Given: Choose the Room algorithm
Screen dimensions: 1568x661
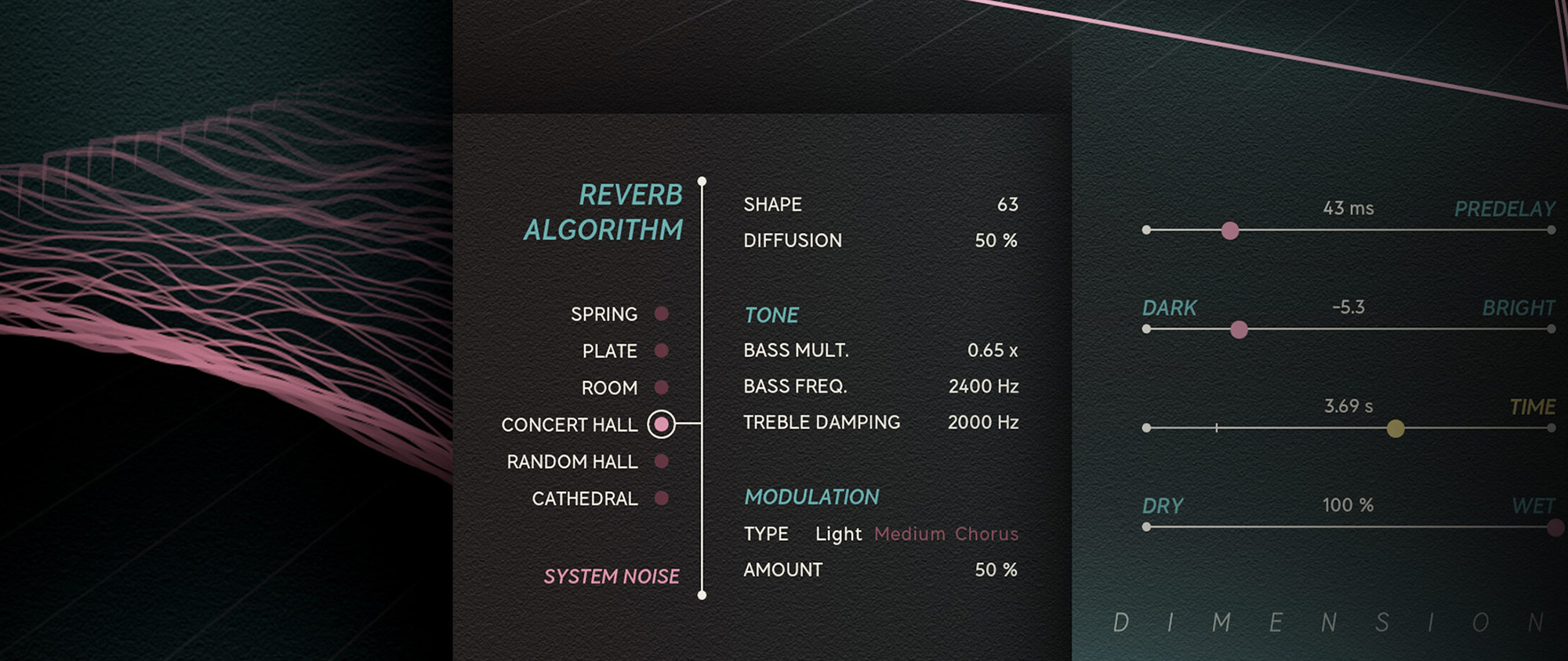Looking at the screenshot, I should [x=661, y=387].
